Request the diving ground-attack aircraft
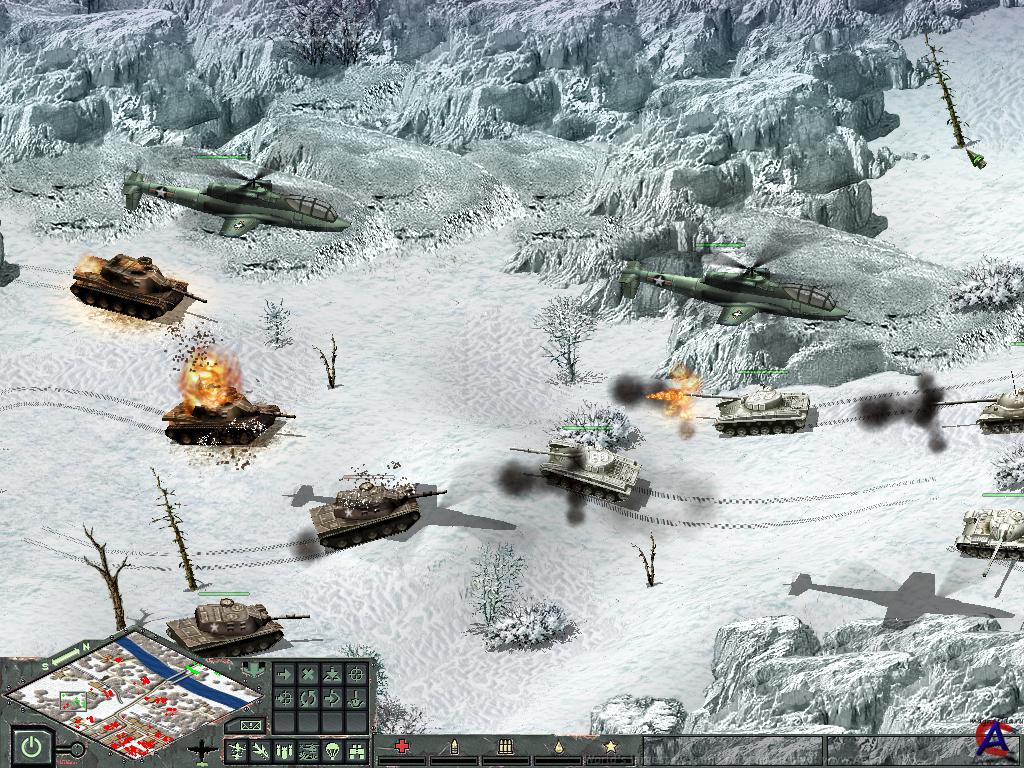Screen dimensions: 1024x768 [x=260, y=750]
